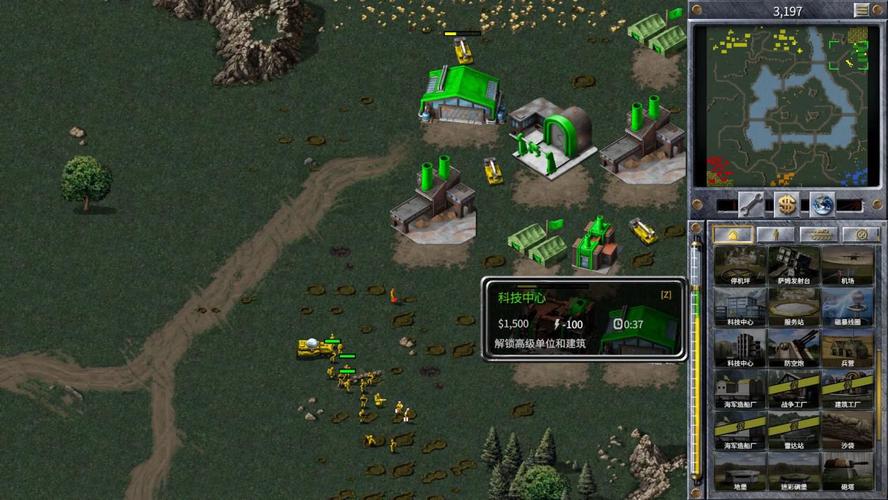888x500 pixels.
Task: Click the globe map button
Action: [822, 204]
